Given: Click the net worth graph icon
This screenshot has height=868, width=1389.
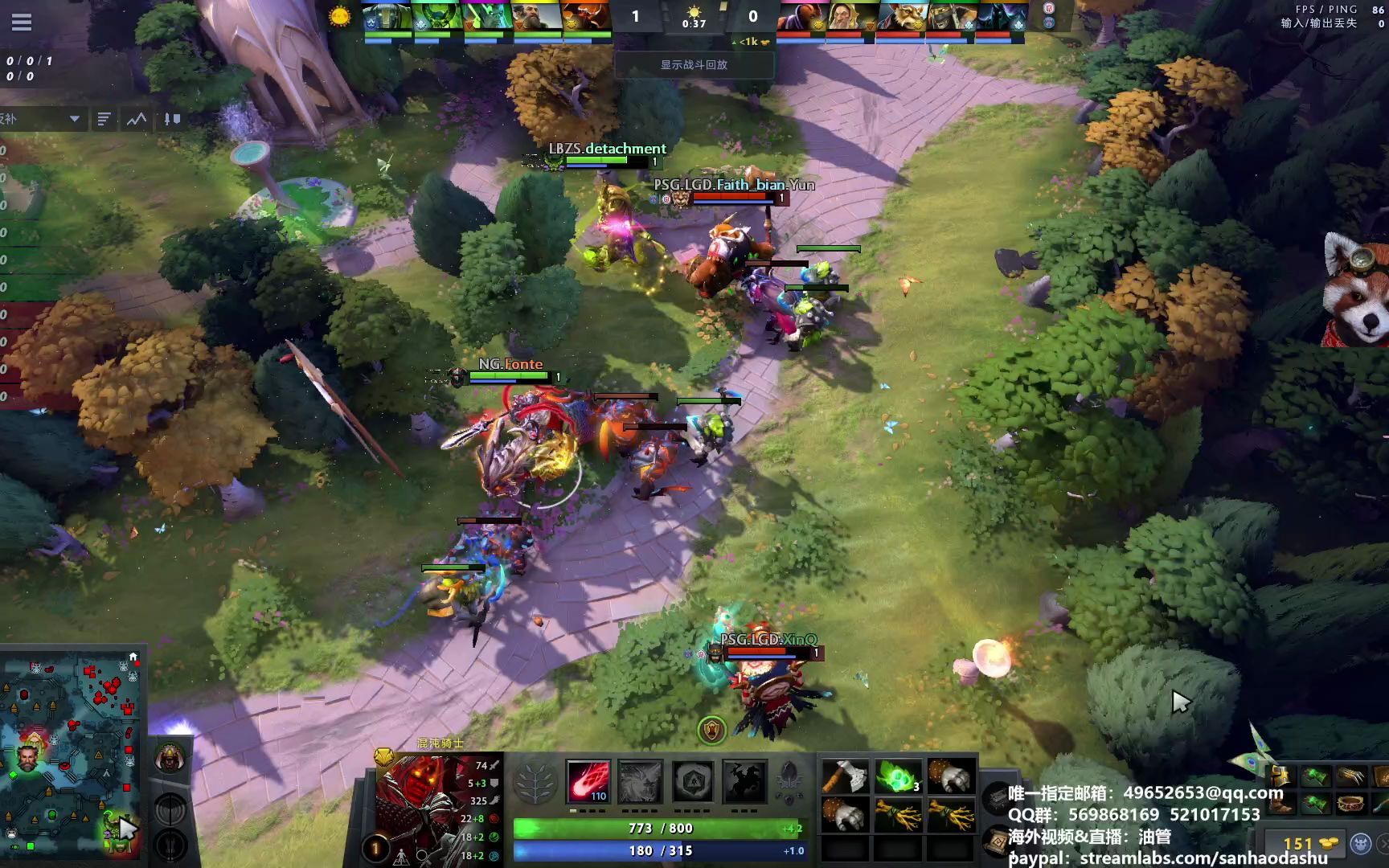Looking at the screenshot, I should (134, 119).
